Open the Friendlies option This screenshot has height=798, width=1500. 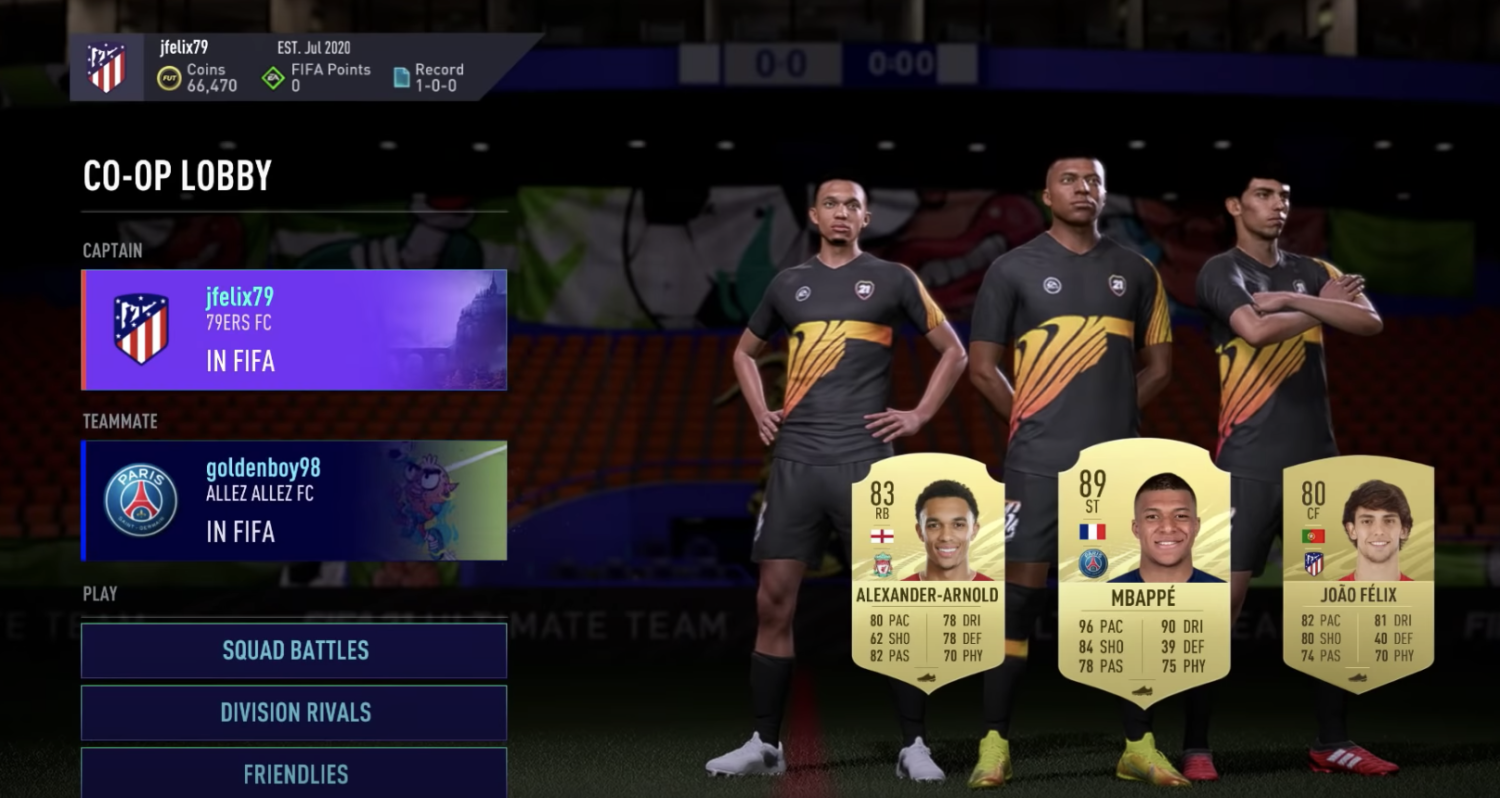pos(294,773)
